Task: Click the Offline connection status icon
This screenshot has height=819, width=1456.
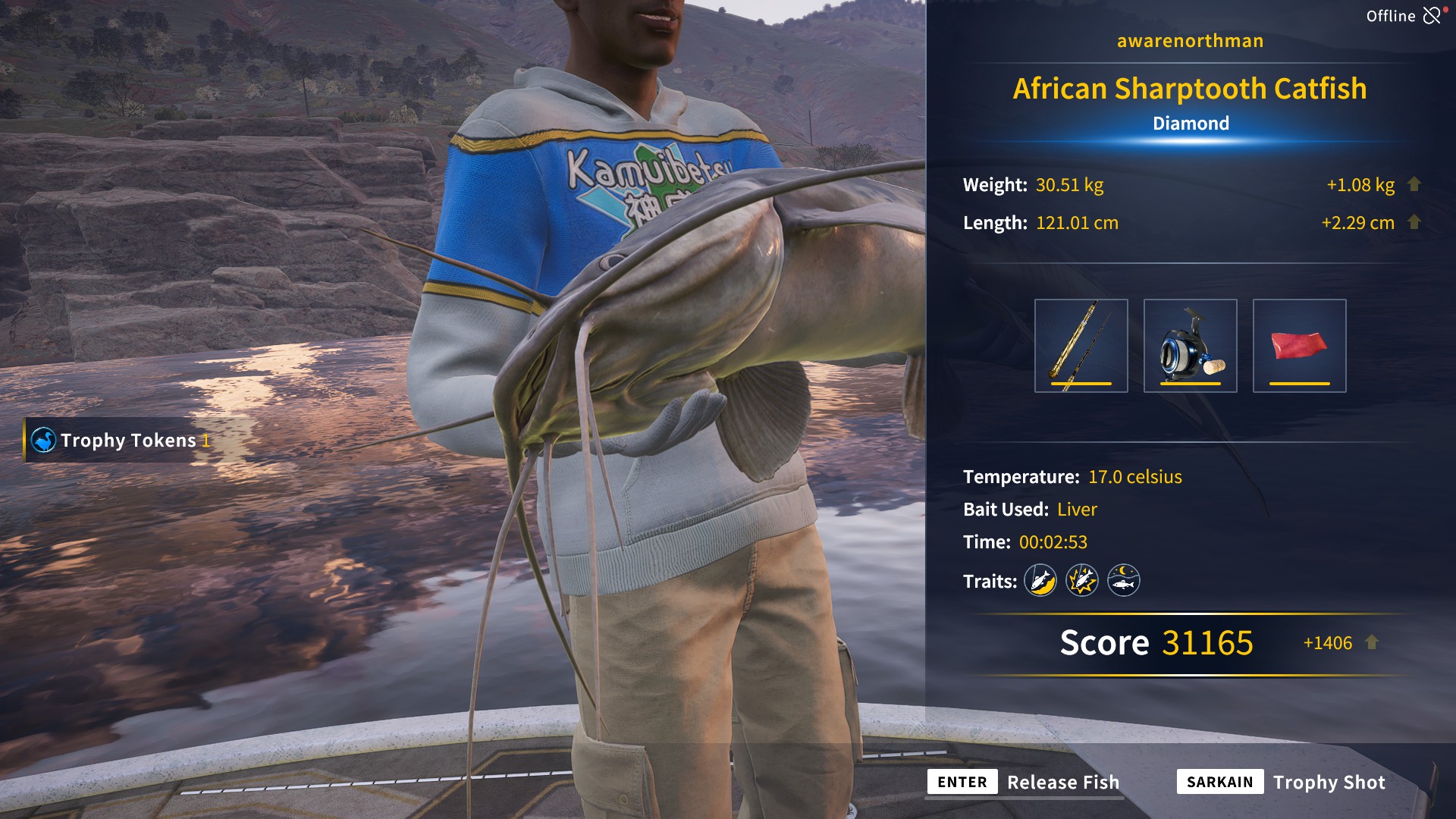Action: (1431, 16)
